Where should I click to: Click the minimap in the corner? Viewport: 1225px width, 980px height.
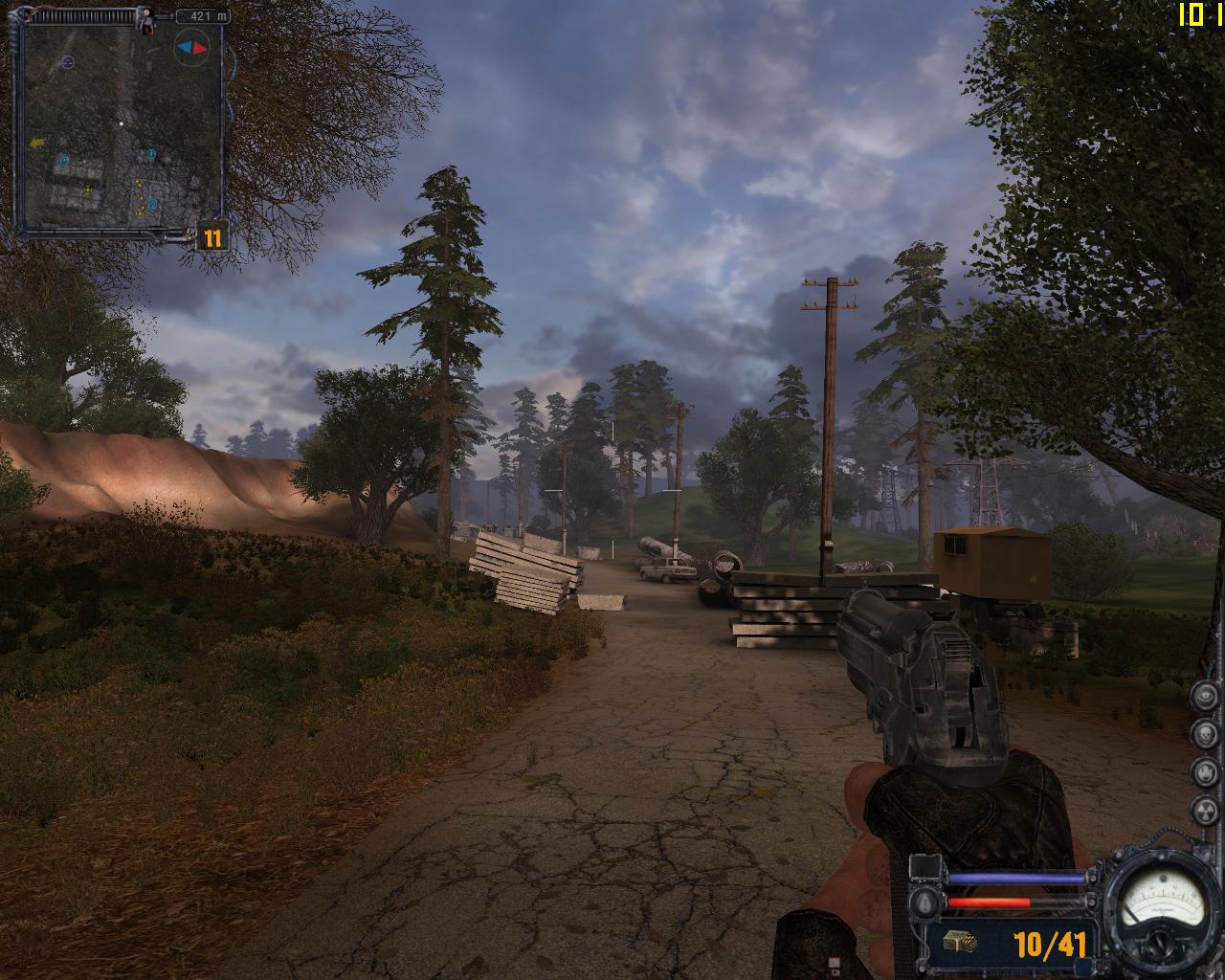[x=120, y=127]
